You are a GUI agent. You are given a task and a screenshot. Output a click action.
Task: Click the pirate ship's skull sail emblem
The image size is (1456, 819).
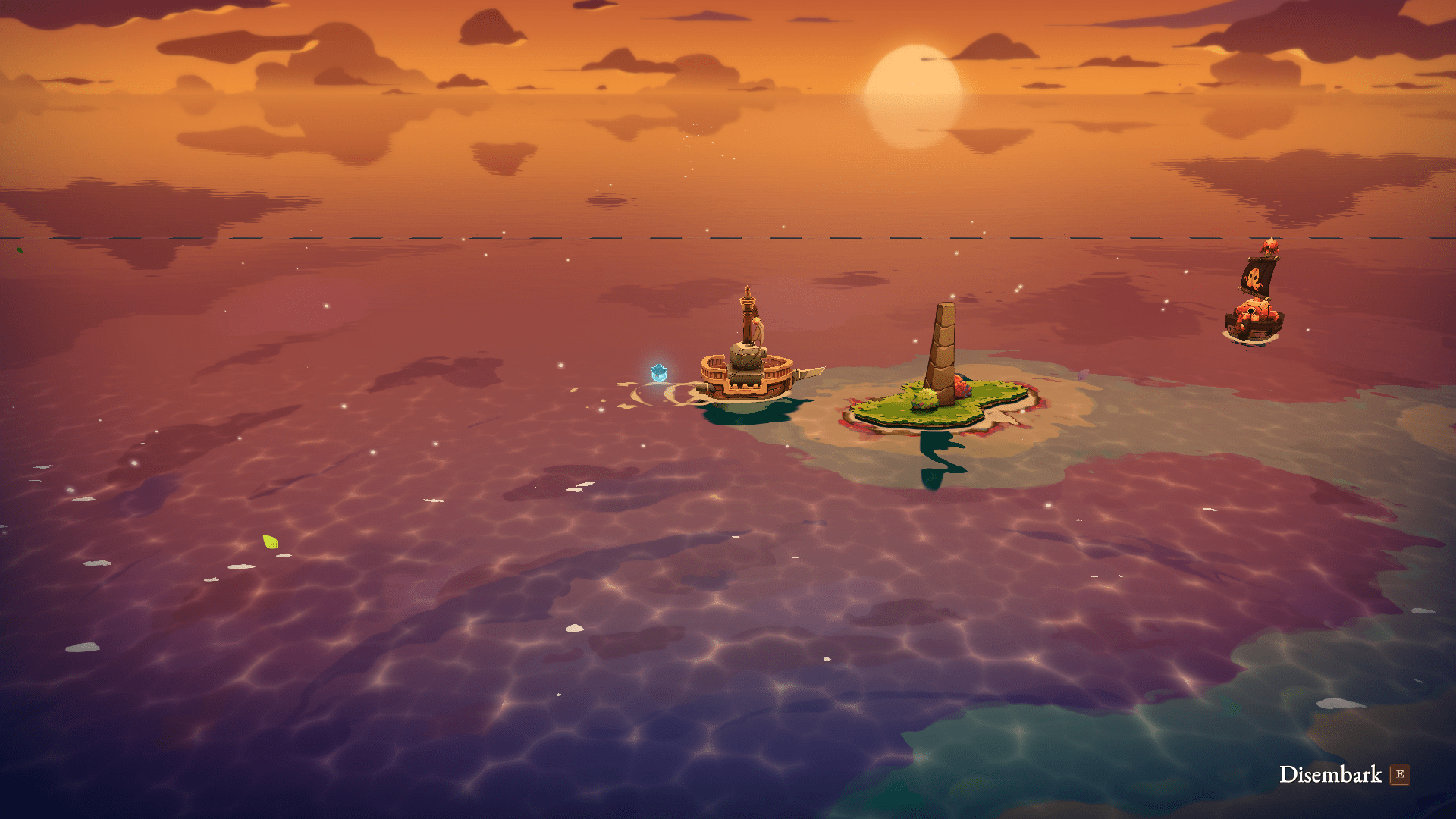(1254, 278)
